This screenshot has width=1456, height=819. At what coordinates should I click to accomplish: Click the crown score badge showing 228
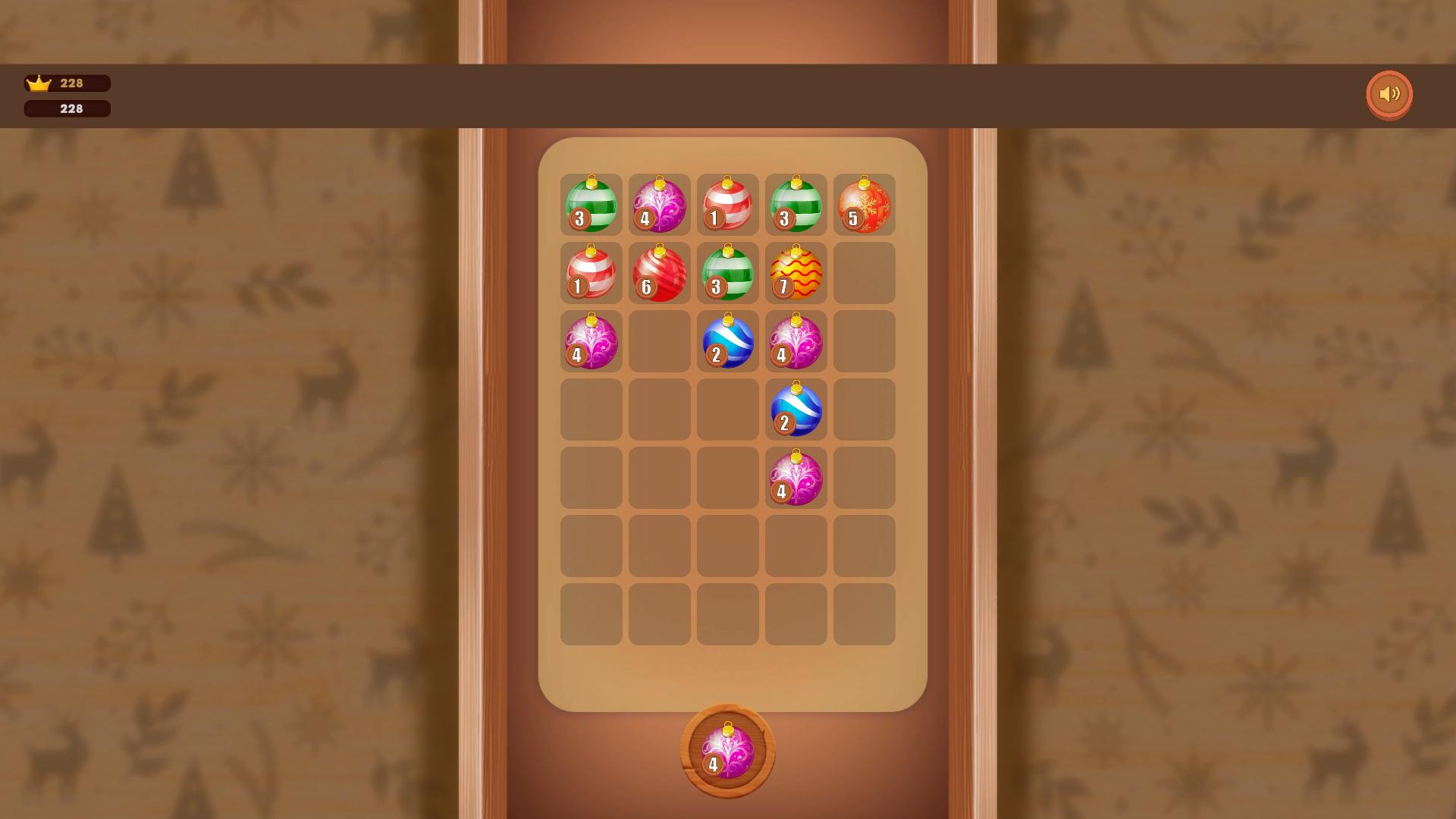[67, 83]
